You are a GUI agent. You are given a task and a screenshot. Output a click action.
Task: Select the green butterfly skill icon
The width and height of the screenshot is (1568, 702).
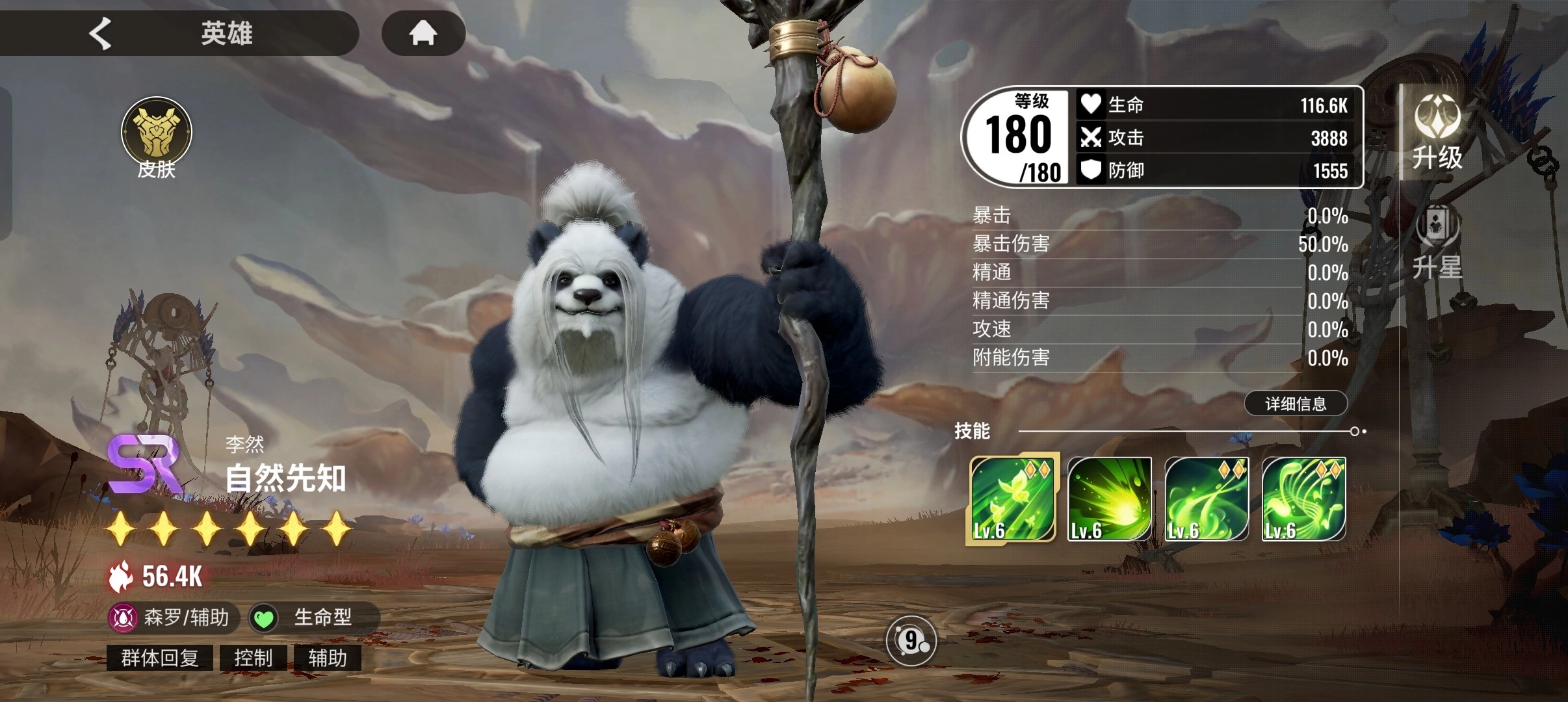click(x=1012, y=499)
